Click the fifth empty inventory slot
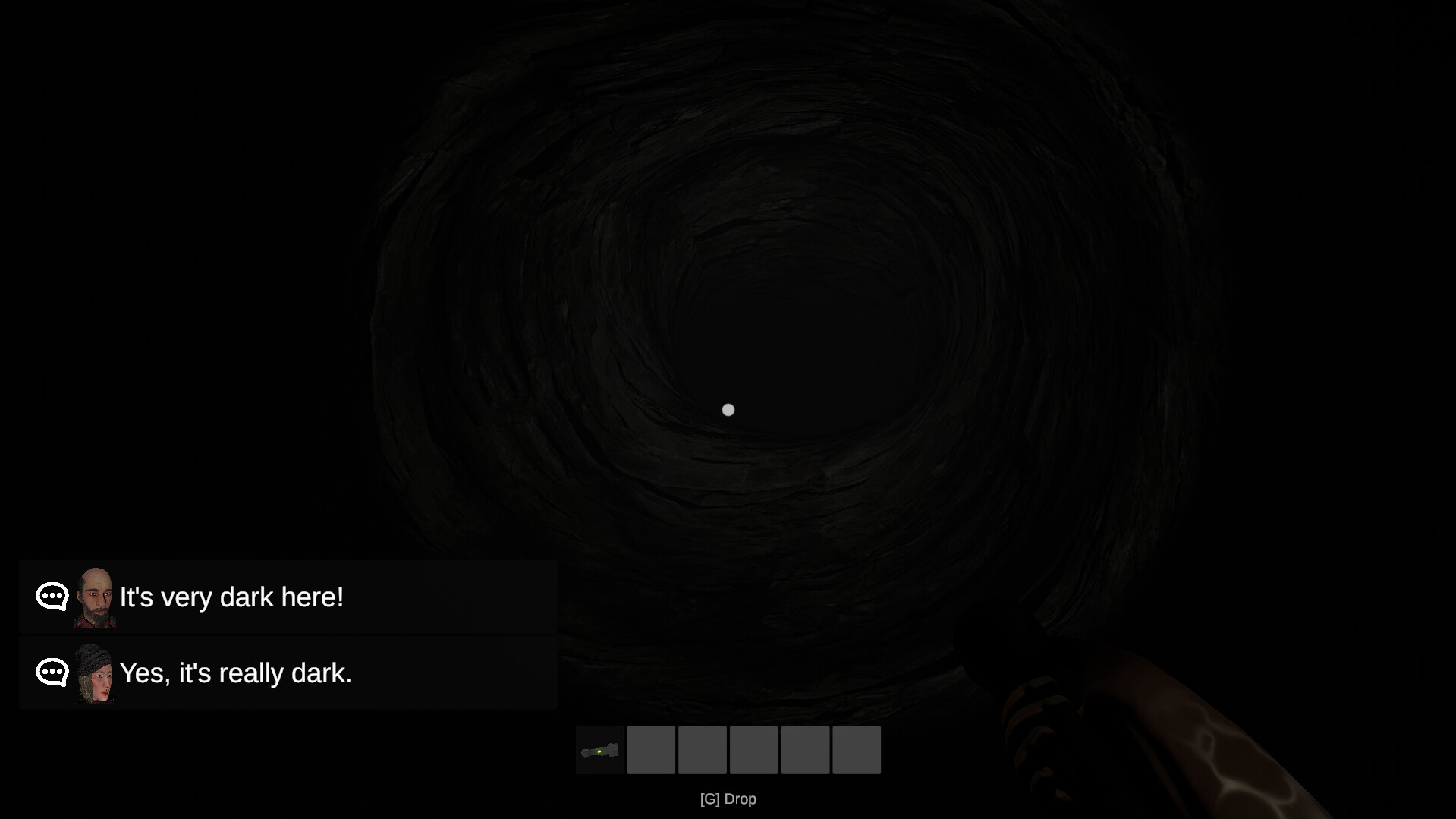This screenshot has height=819, width=1456. (804, 749)
